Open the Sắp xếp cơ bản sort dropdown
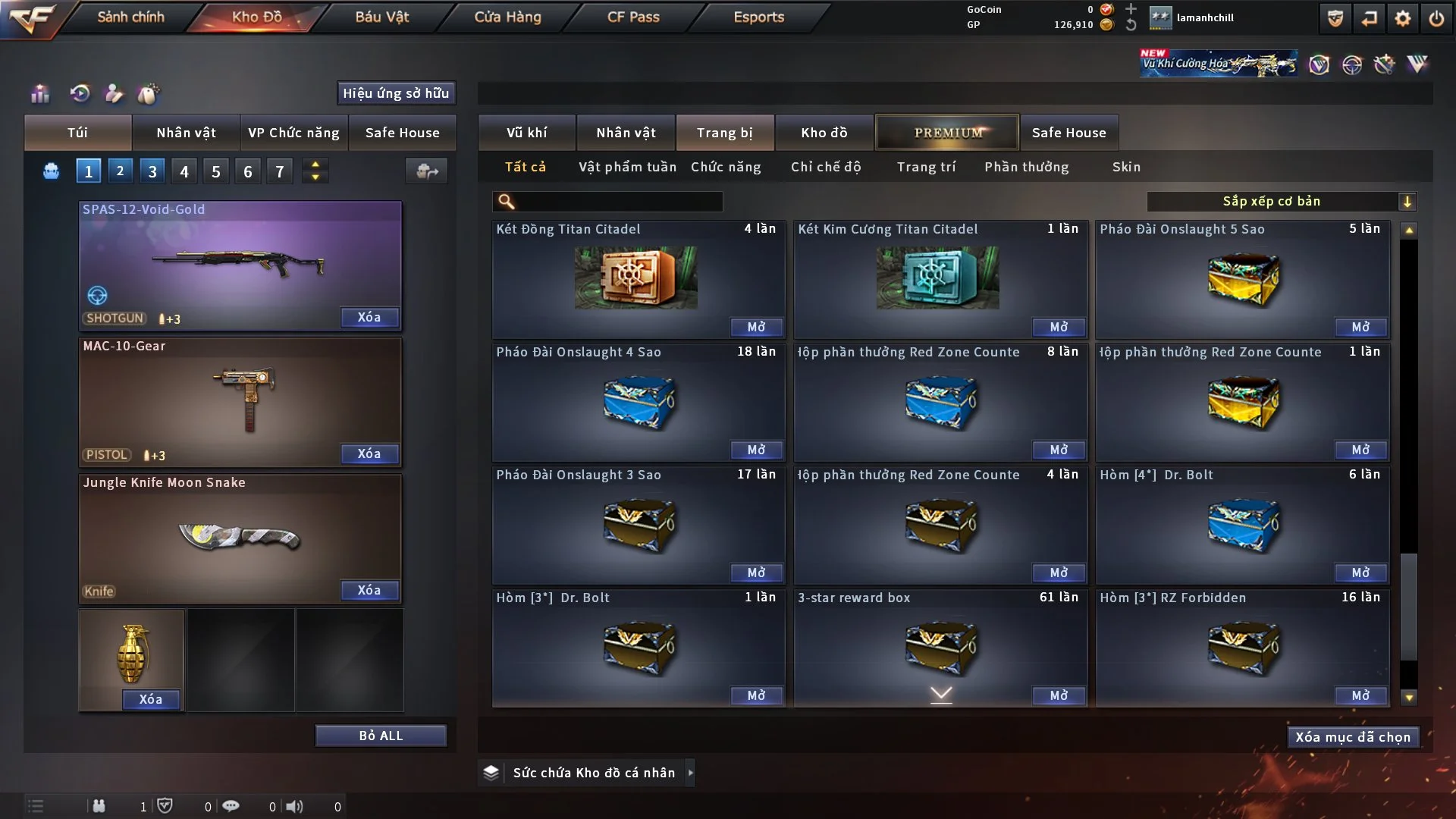 click(x=1281, y=201)
